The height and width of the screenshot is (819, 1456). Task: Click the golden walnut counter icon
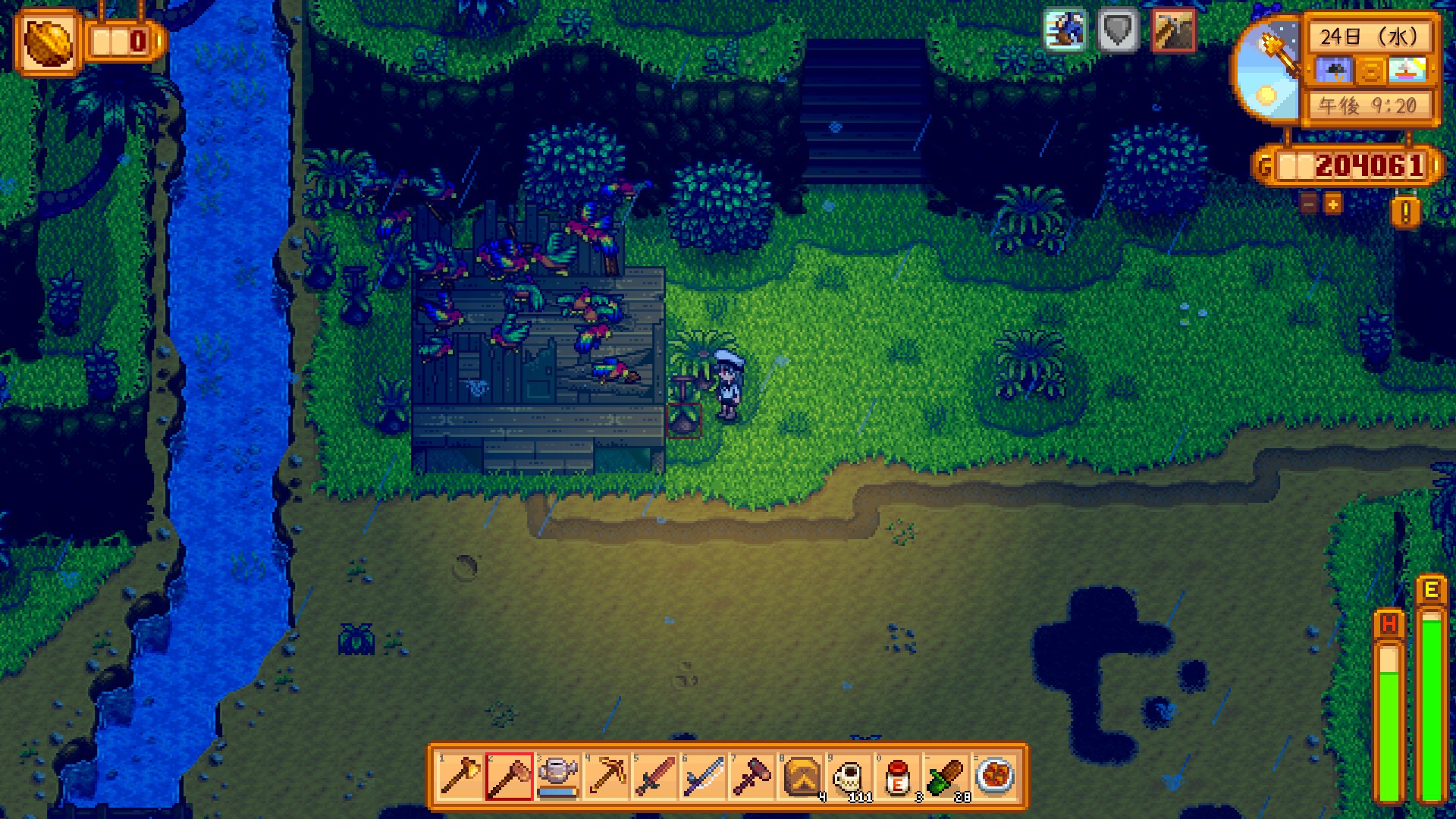(49, 42)
